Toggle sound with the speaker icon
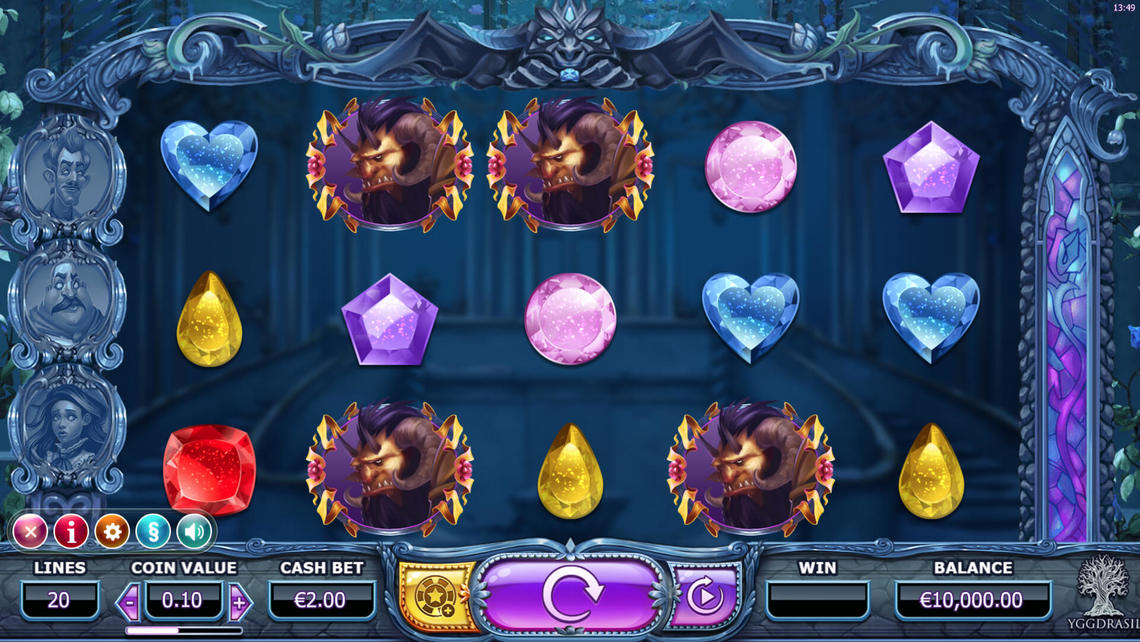This screenshot has height=642, width=1140. pos(194,532)
